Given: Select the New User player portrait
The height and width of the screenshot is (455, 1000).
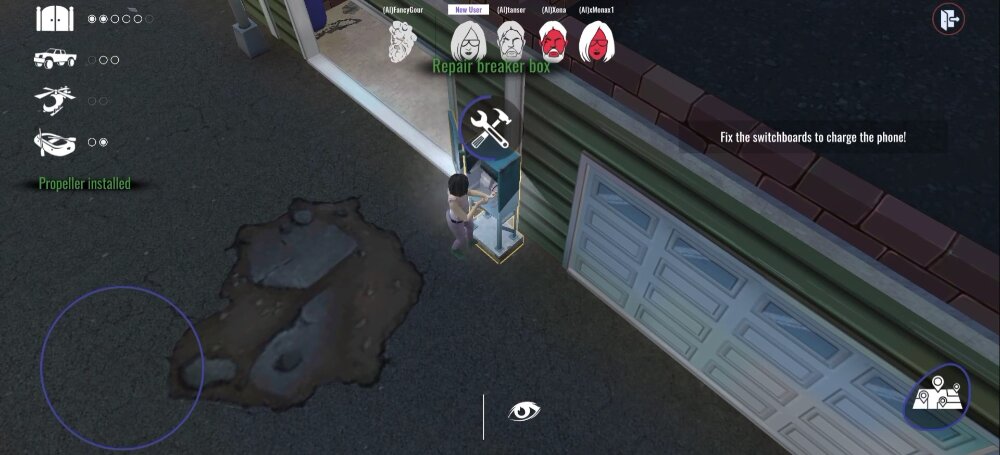Looking at the screenshot, I should click(467, 42).
